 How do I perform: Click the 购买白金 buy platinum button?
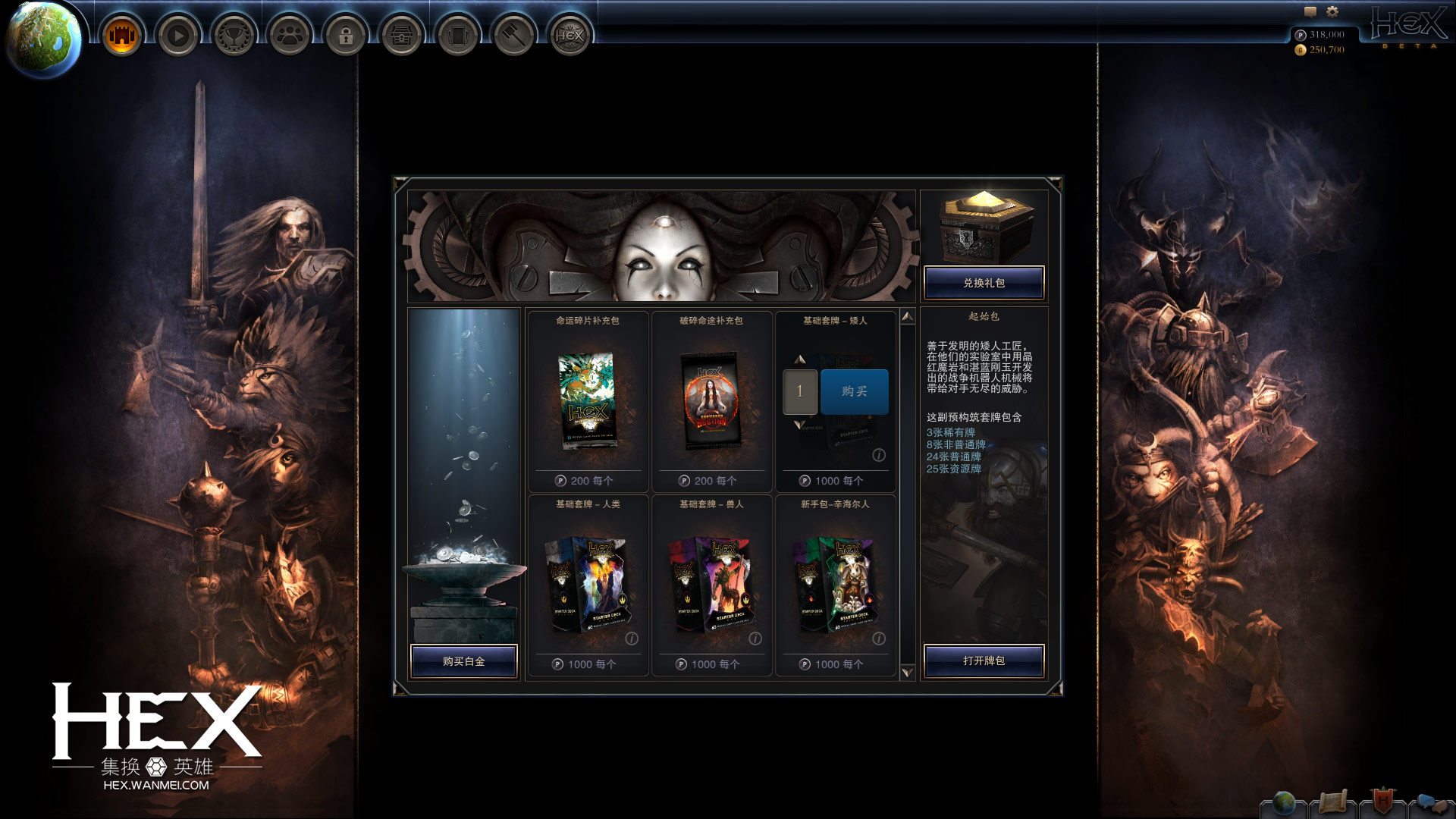[x=463, y=661]
